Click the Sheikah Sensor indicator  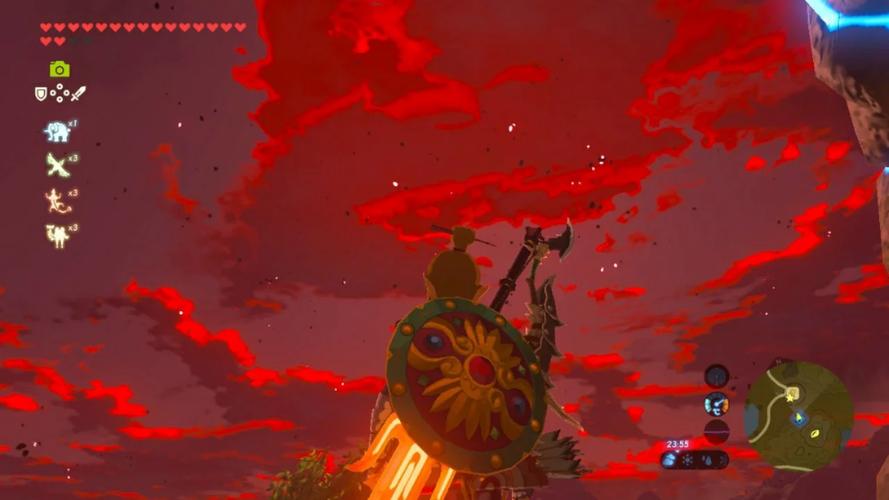716,376
